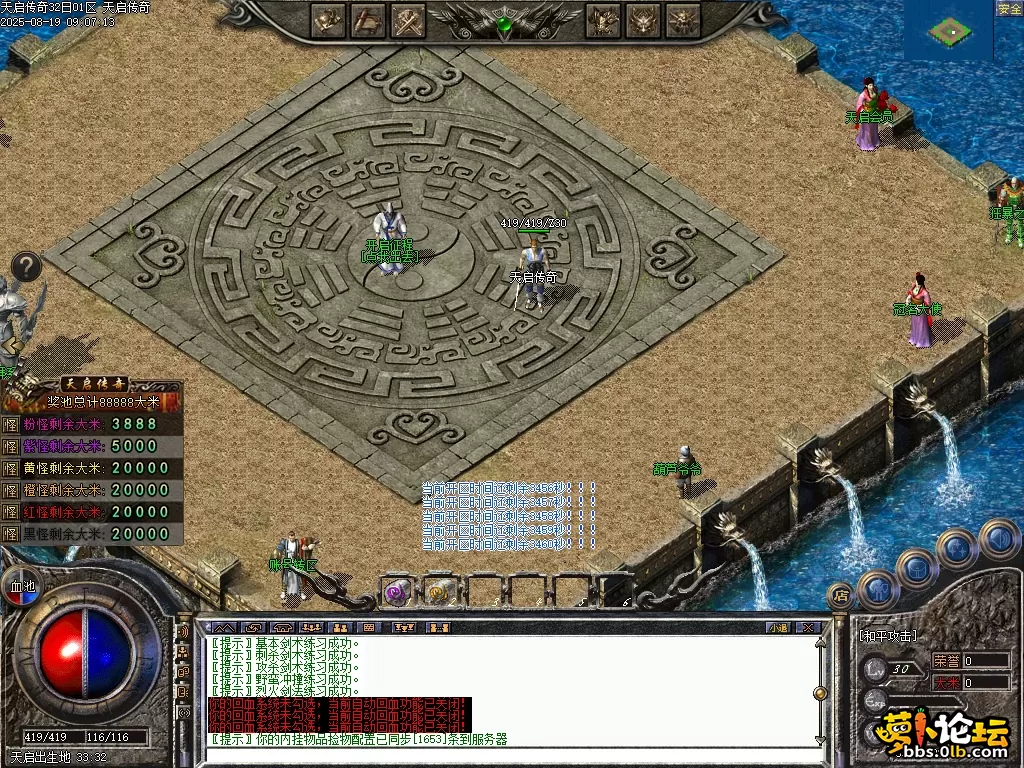The image size is (1024, 768).
Task: Click the 粉怪剩余大米 reward row
Action: 93,424
